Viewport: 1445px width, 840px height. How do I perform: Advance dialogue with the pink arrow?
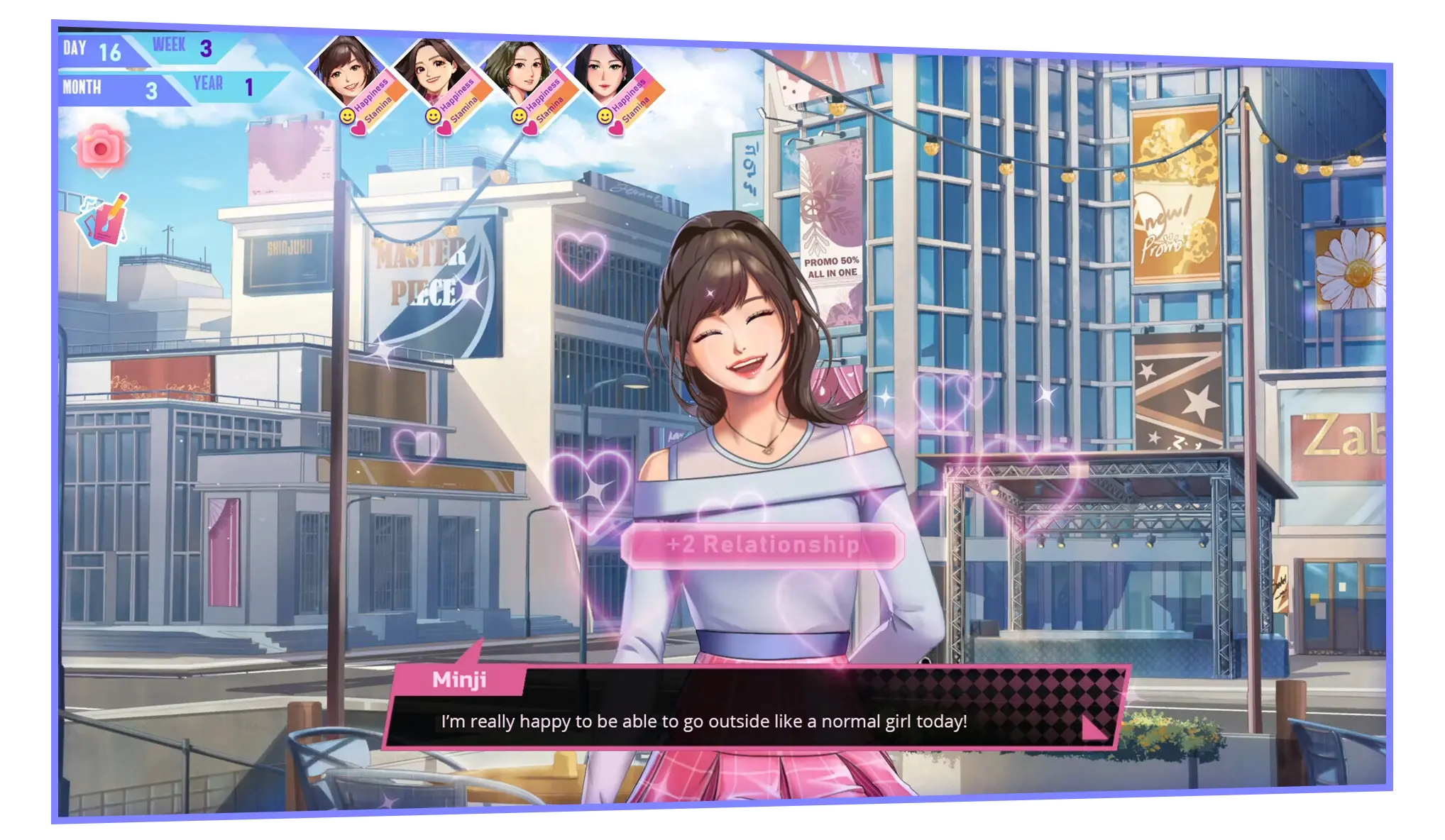tap(1093, 727)
